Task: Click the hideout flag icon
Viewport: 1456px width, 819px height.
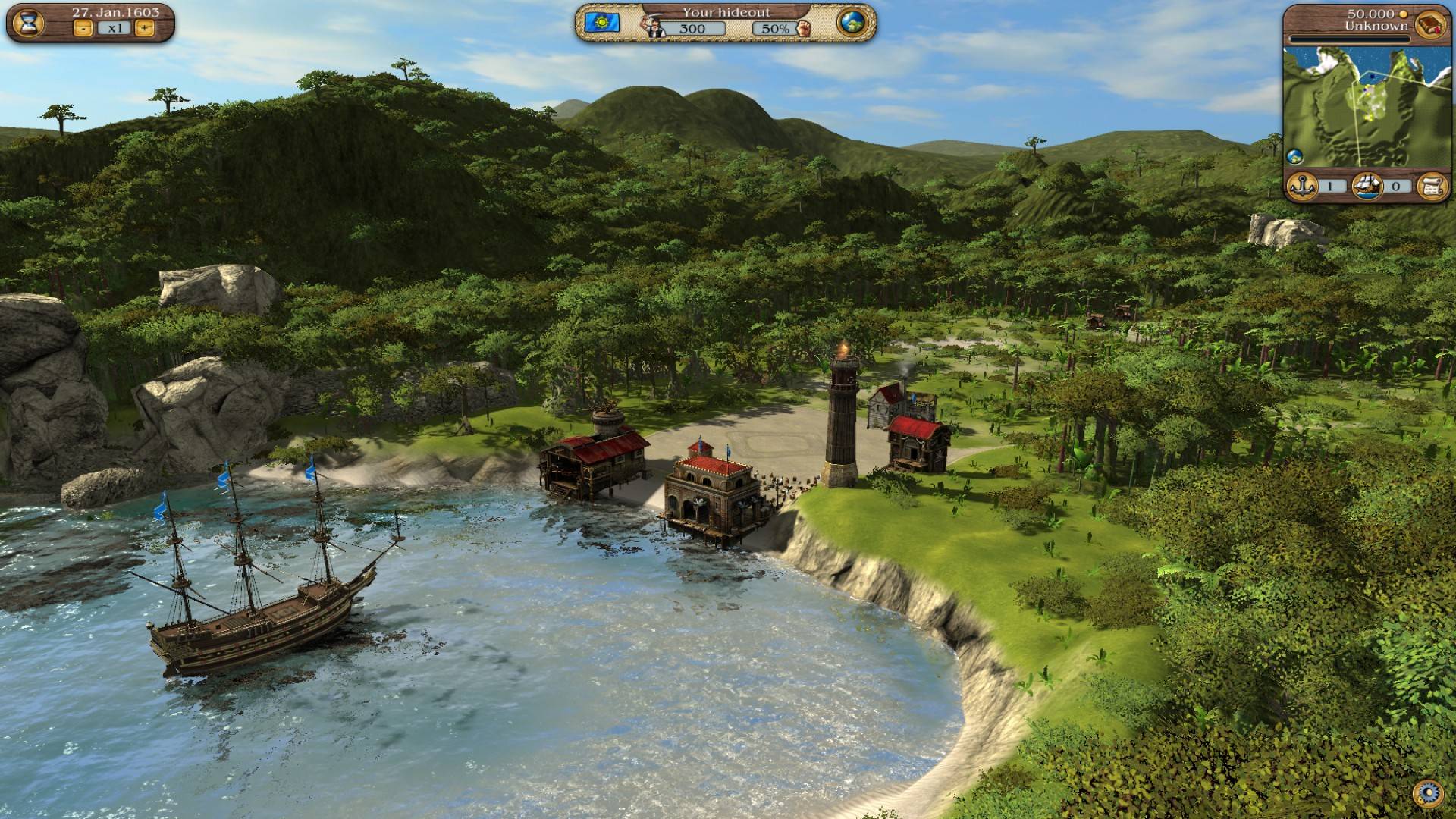Action: pyautogui.click(x=602, y=23)
